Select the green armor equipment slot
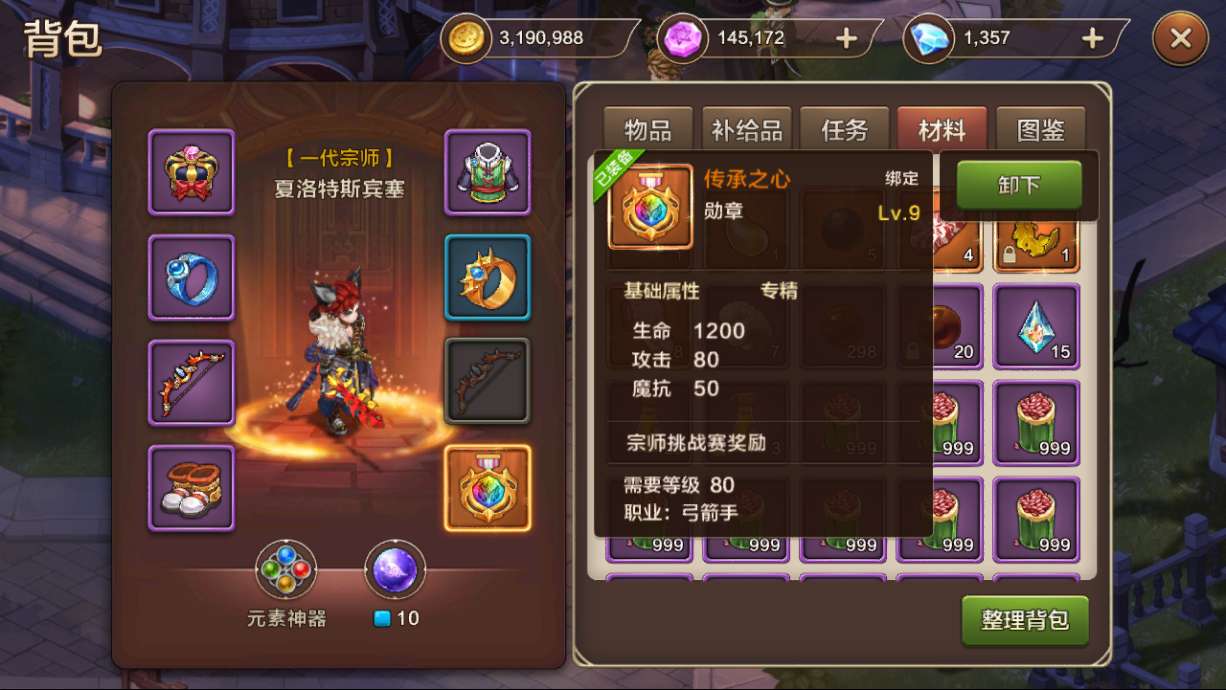The width and height of the screenshot is (1226, 690). click(x=487, y=172)
